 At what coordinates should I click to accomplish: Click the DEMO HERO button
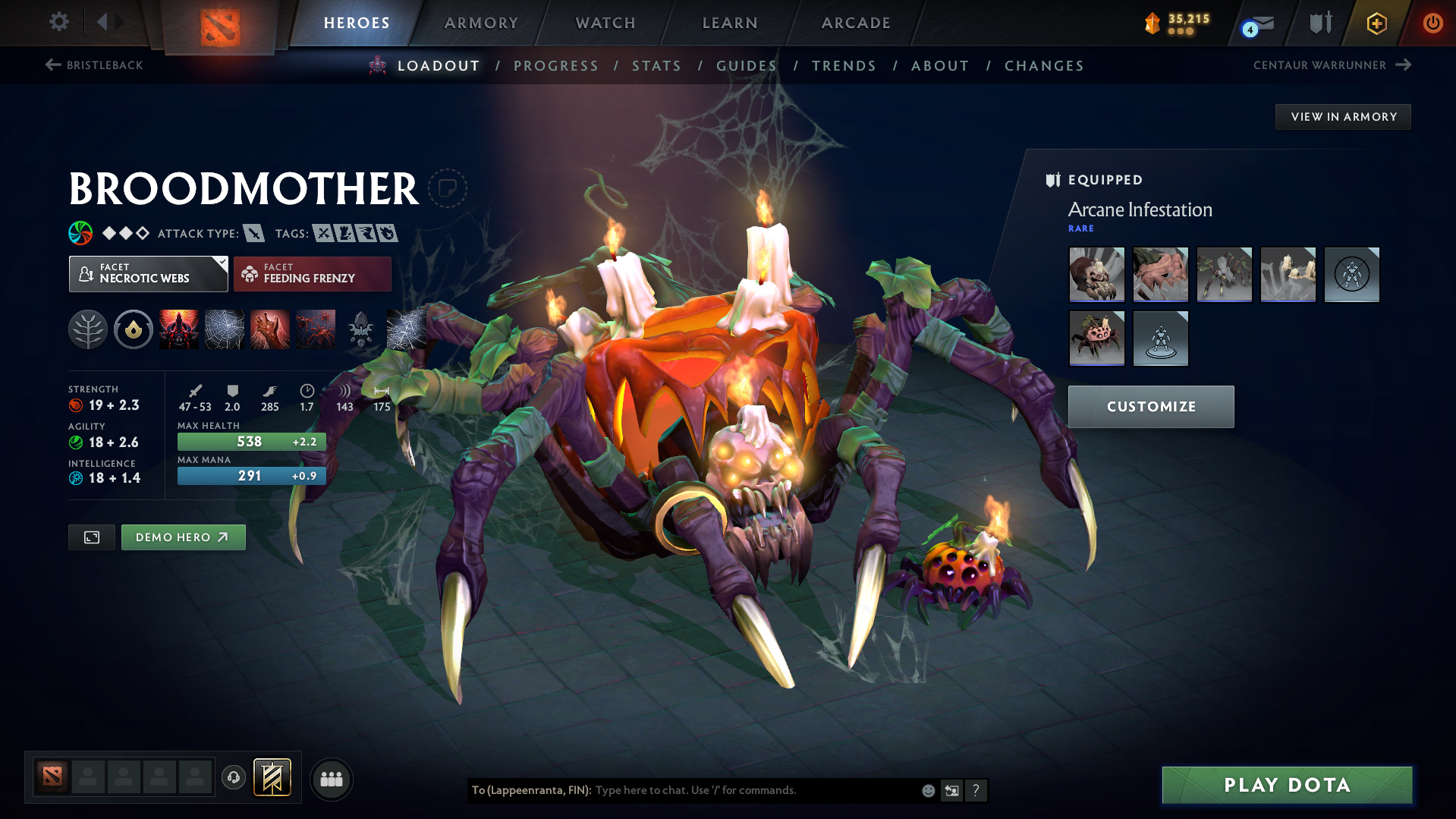coord(183,537)
